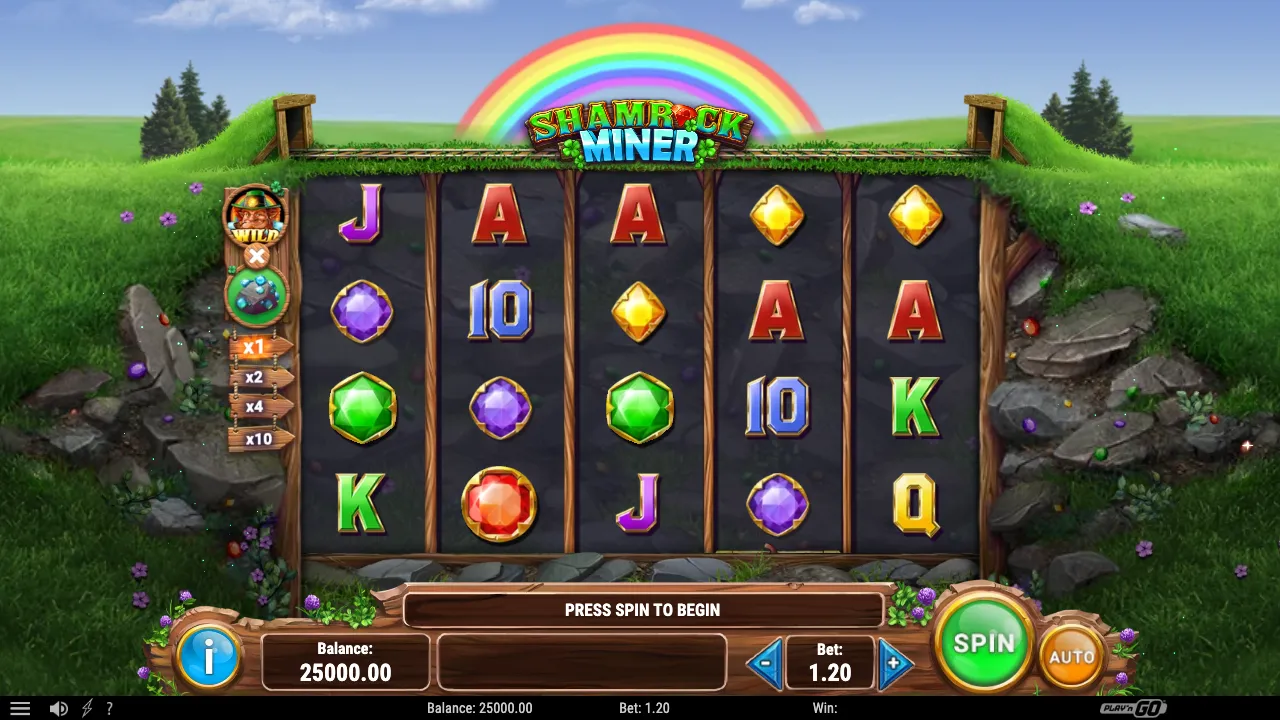Click the X marker below the Wild symbol
Image resolution: width=1280 pixels, height=720 pixels.
coord(257,257)
